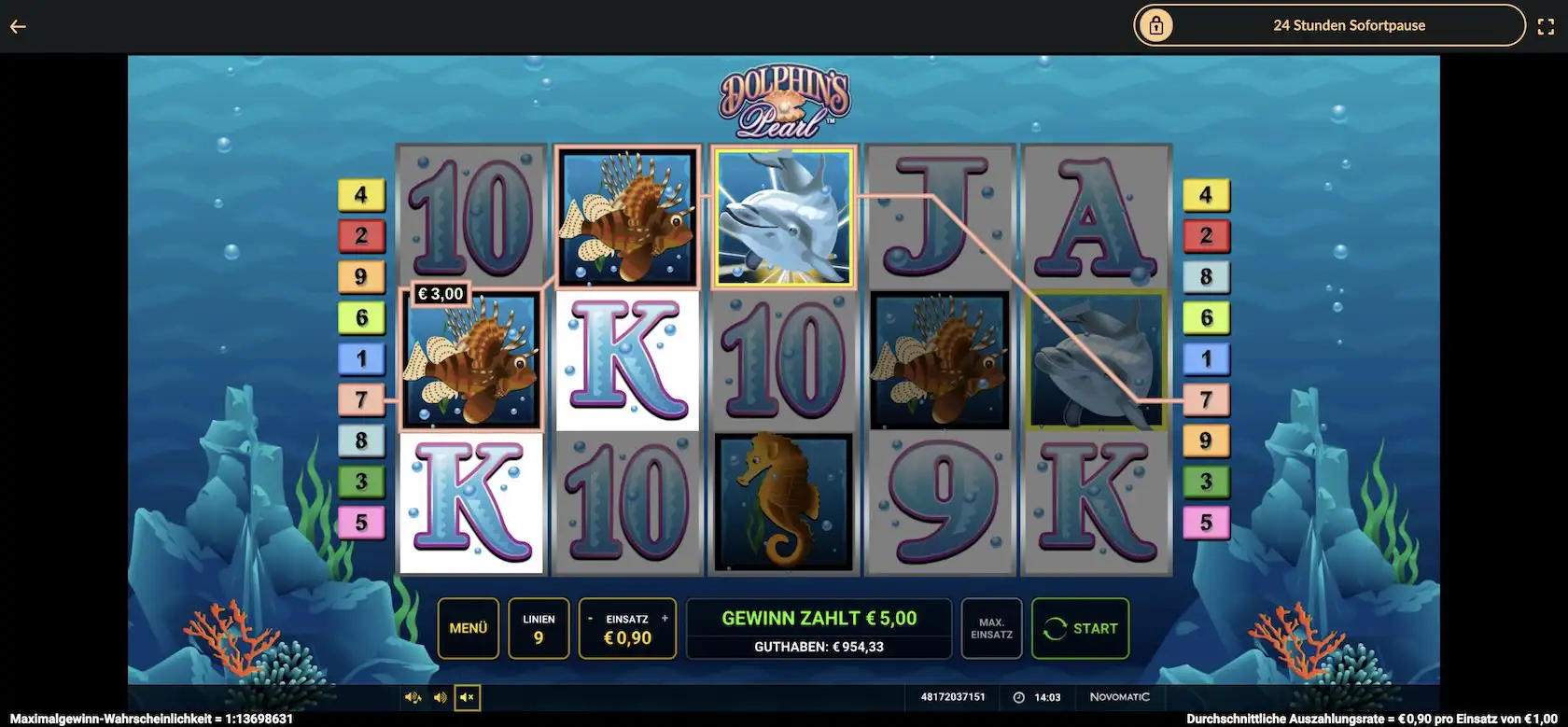The width and height of the screenshot is (1568, 727).
Task: Click the sound effects speaker icon
Action: 441,697
